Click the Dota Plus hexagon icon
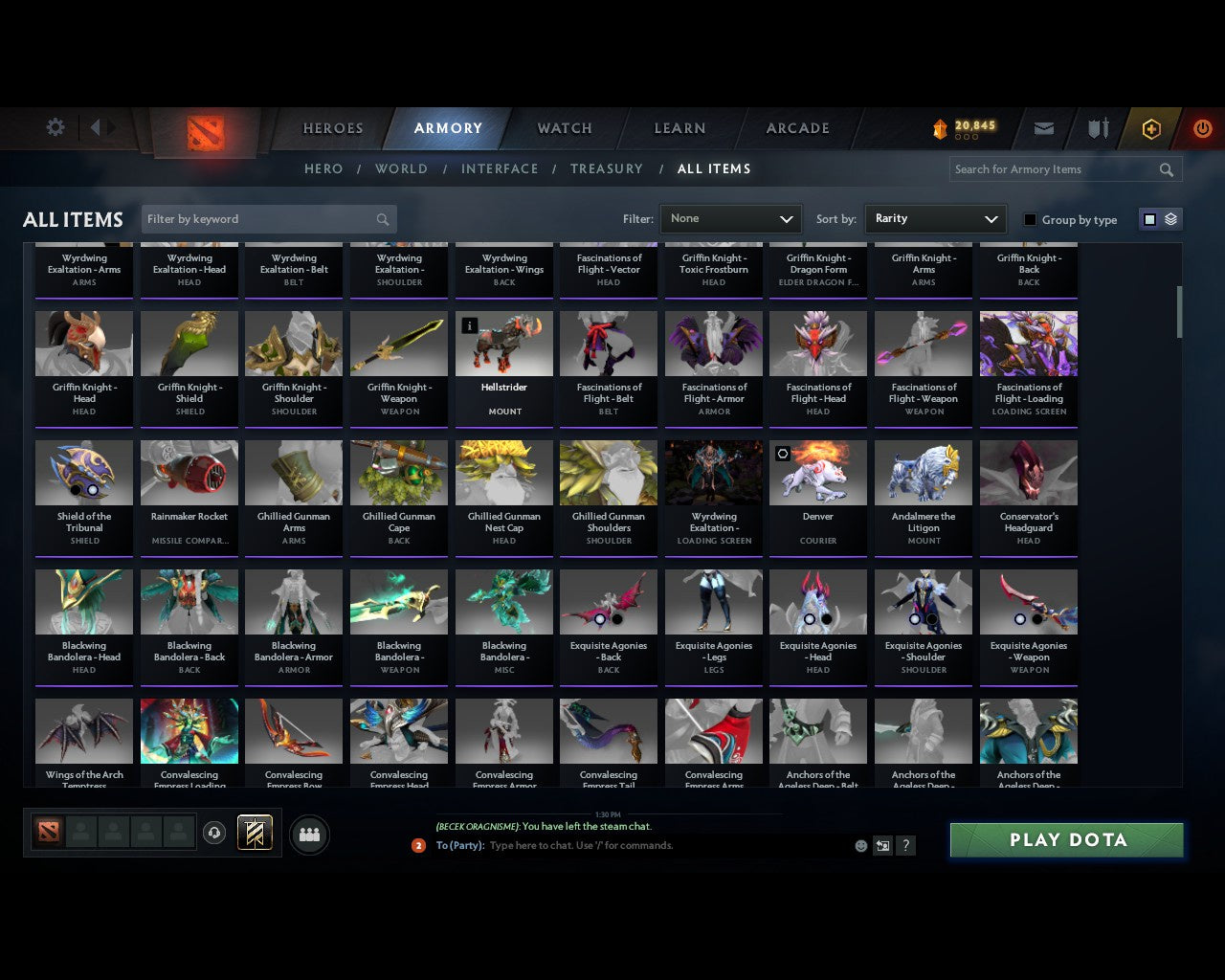 (x=1151, y=128)
